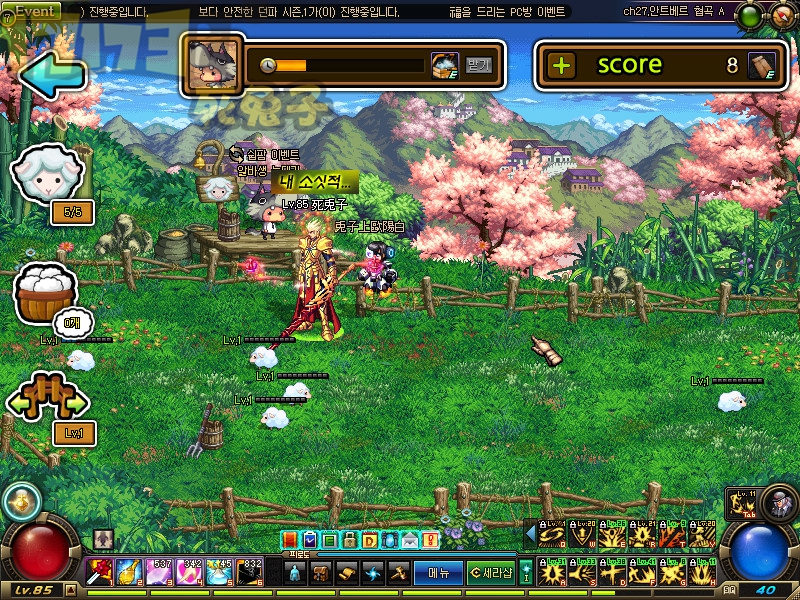The image size is (800, 600).
Task: Click the green orb button in the top-right corner
Action: (748, 16)
